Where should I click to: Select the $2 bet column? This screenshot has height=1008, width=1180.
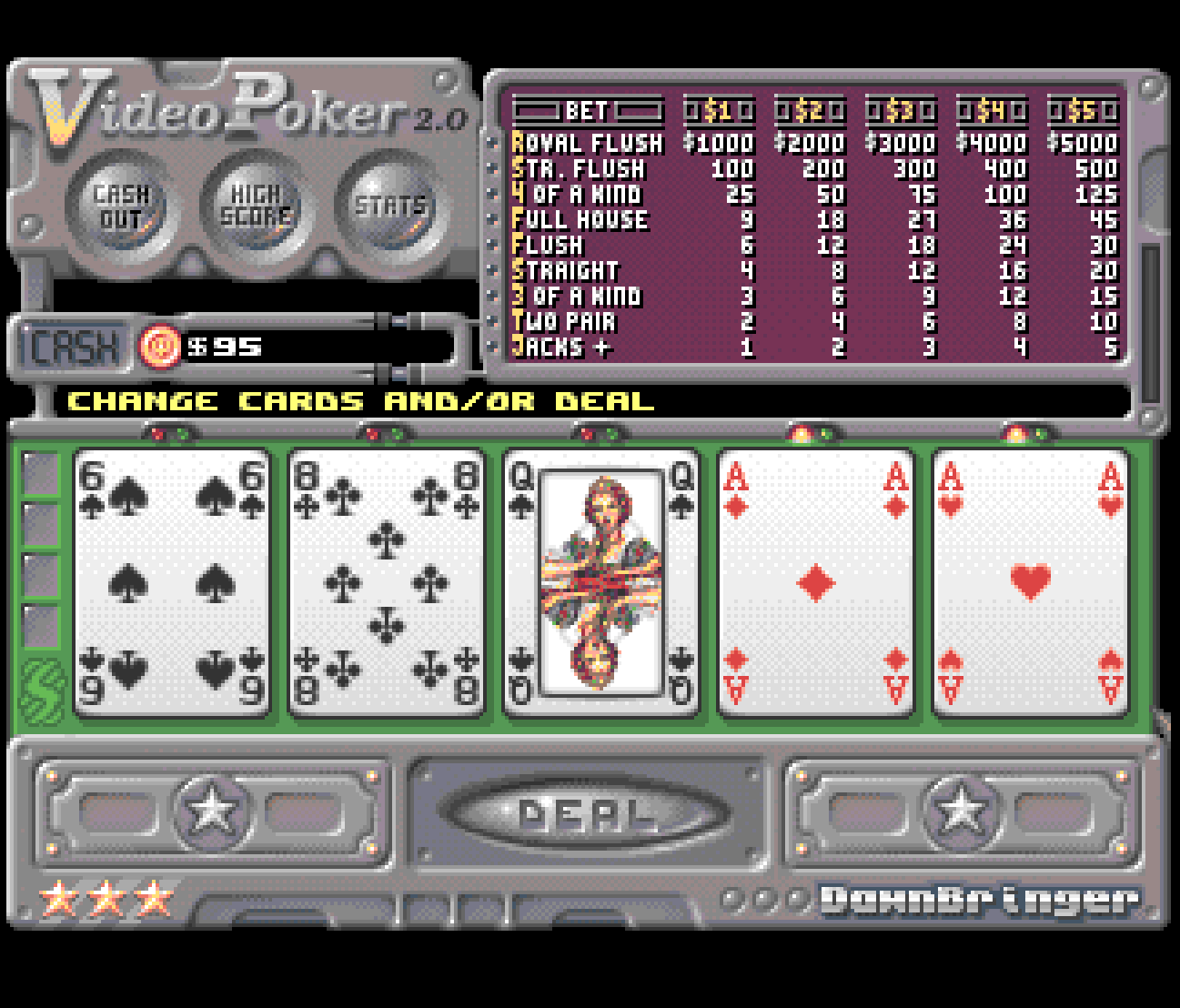810,111
